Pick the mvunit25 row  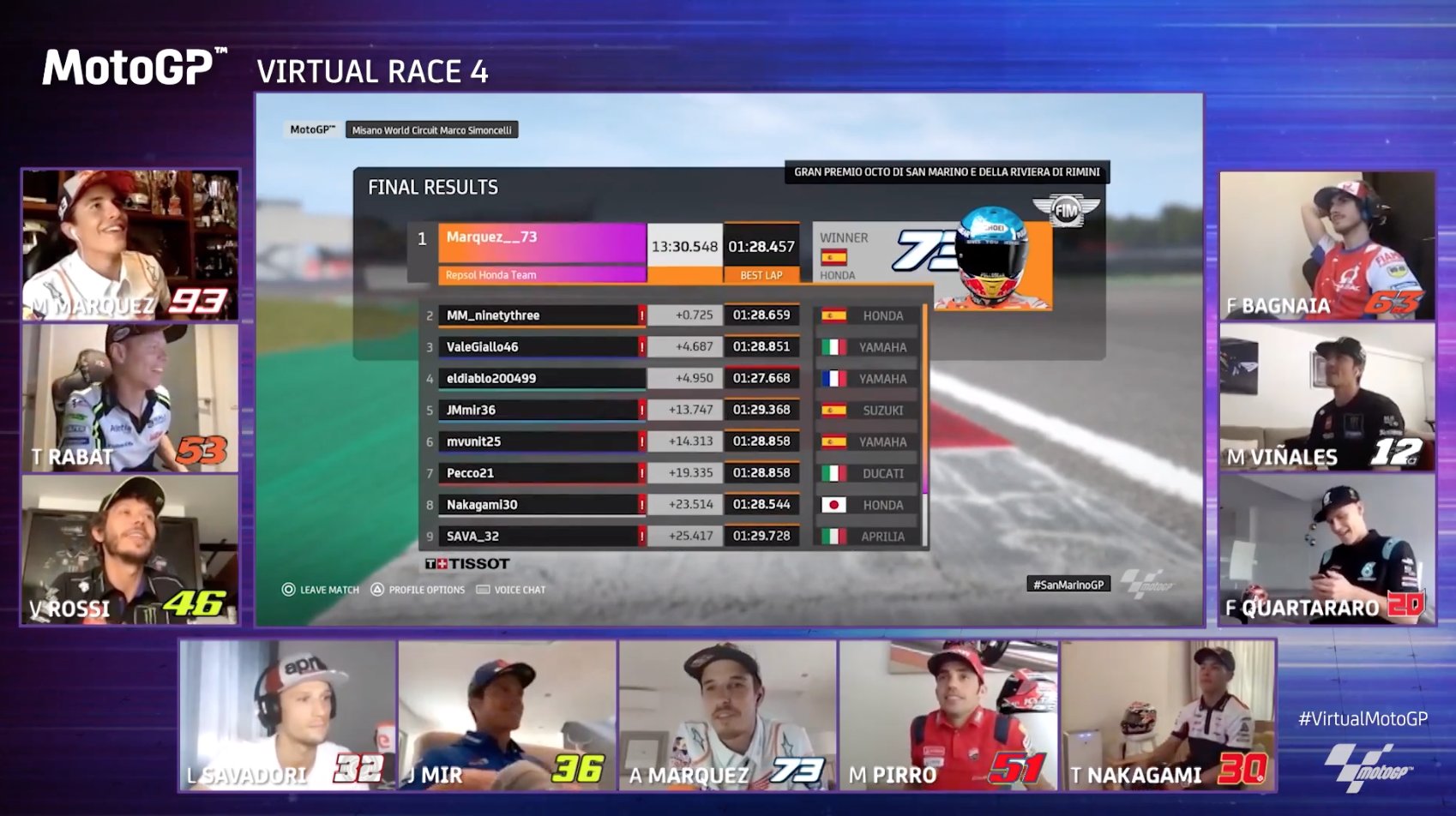(x=540, y=441)
